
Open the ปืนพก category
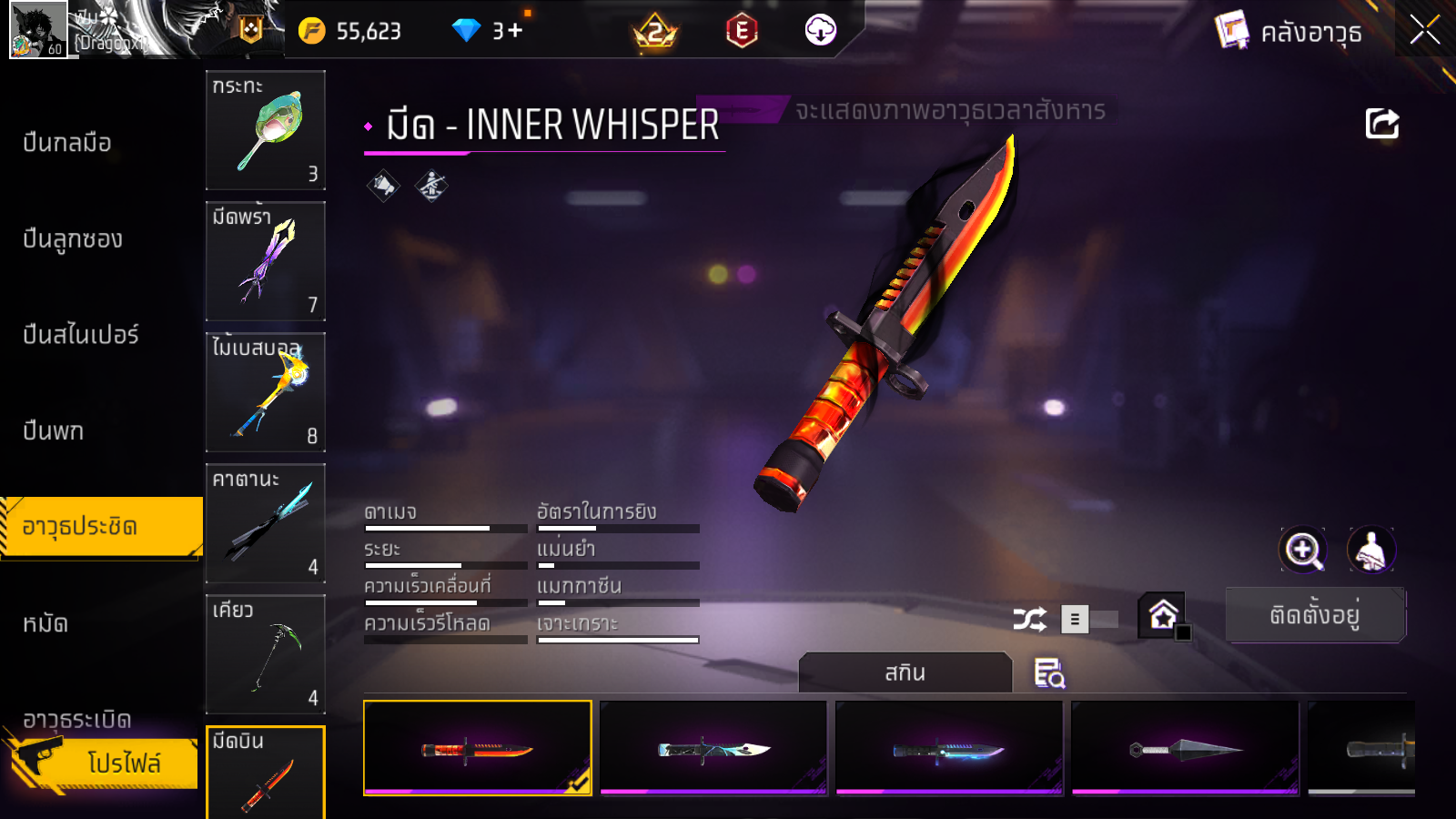click(54, 430)
